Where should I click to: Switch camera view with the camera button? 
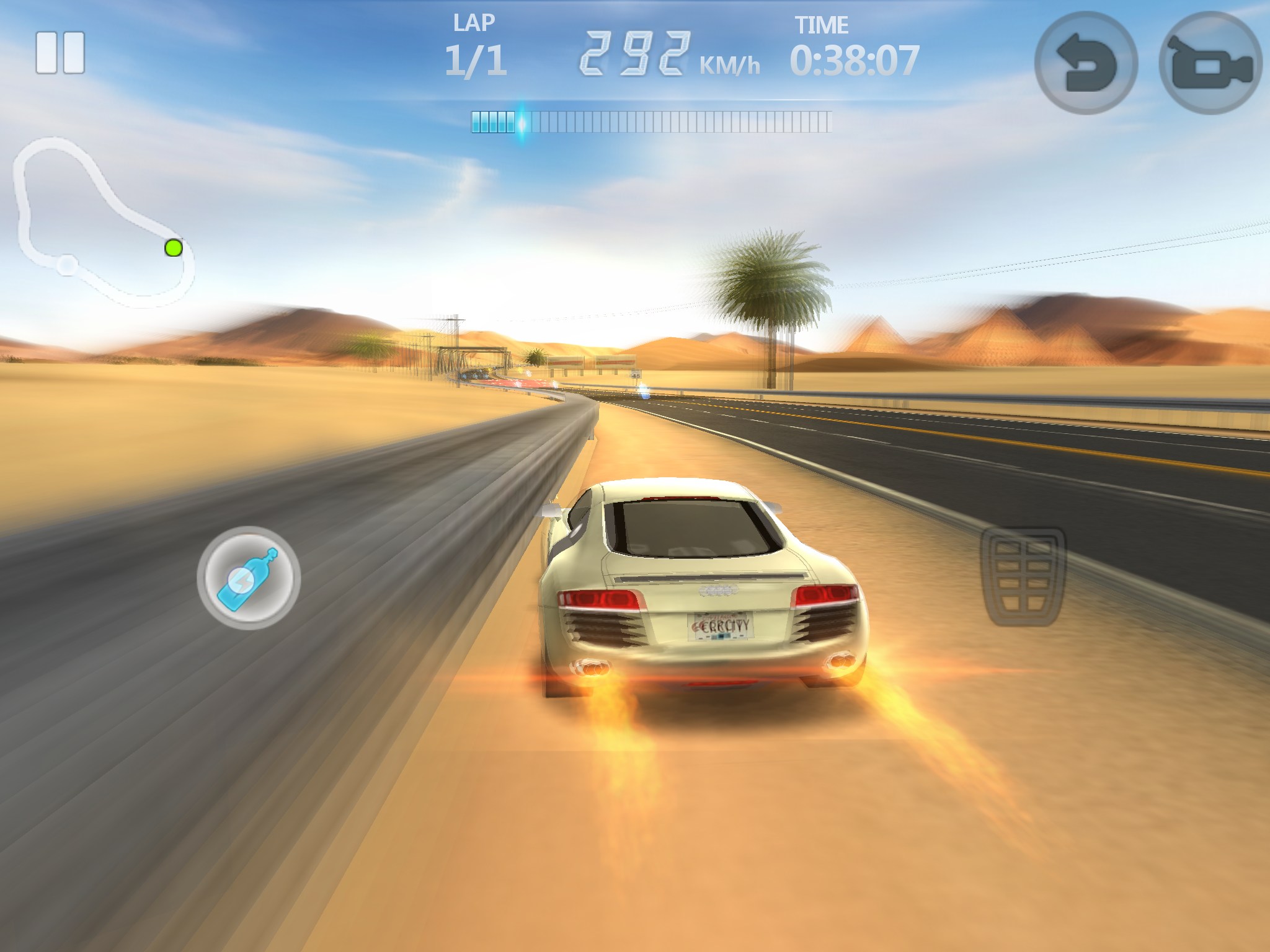[1210, 63]
